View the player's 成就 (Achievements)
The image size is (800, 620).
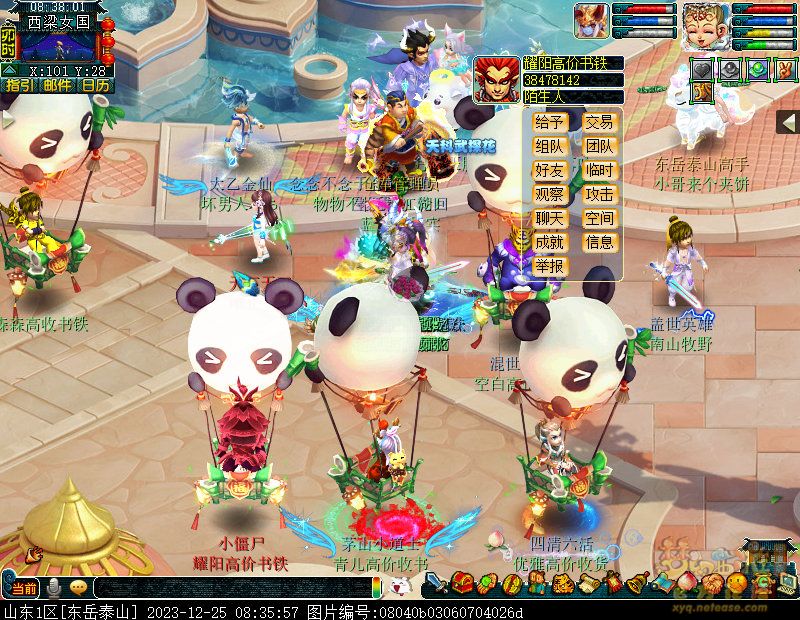[550, 242]
